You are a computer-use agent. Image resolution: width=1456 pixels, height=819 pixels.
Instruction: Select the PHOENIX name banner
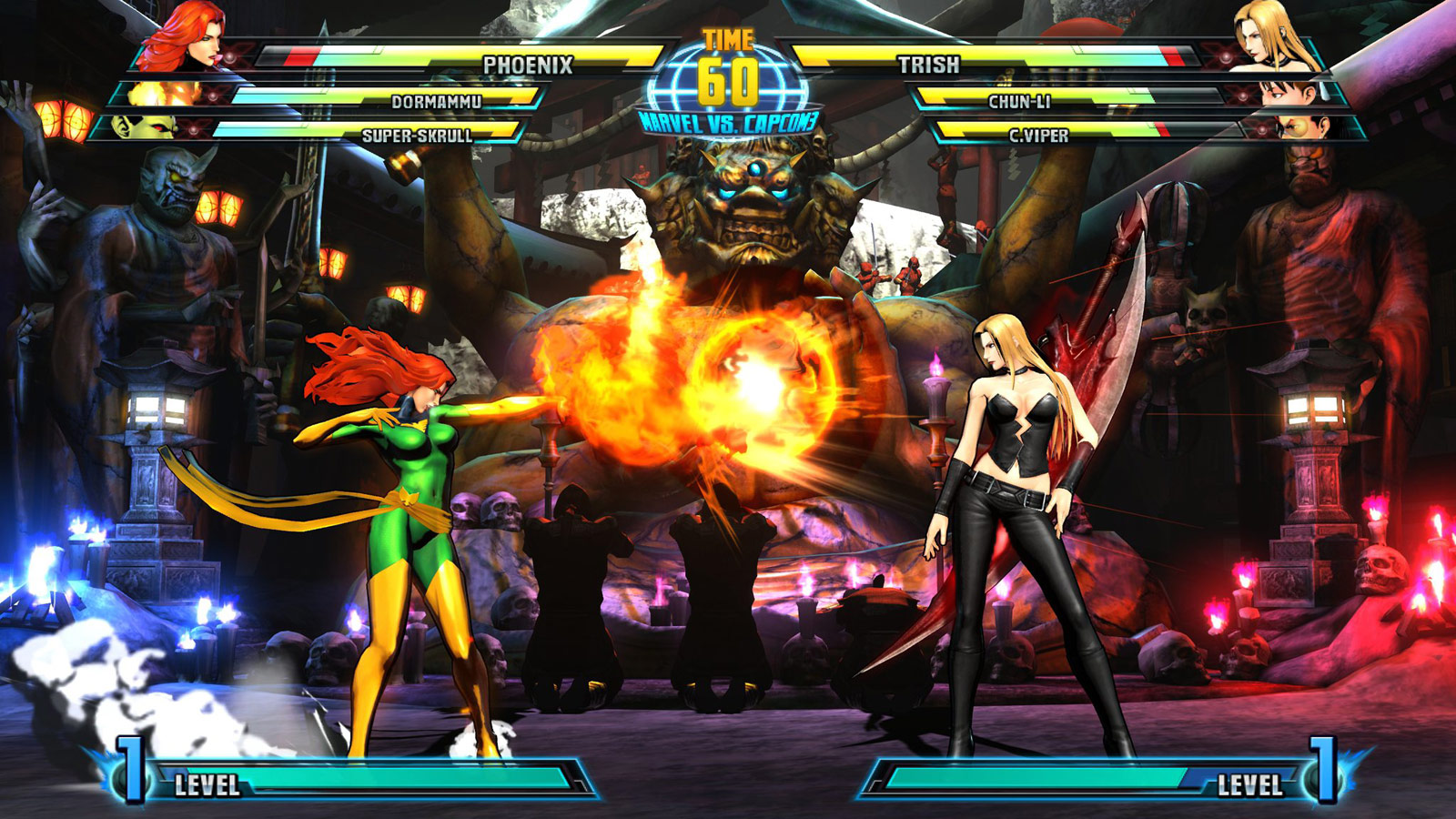pyautogui.click(x=528, y=64)
